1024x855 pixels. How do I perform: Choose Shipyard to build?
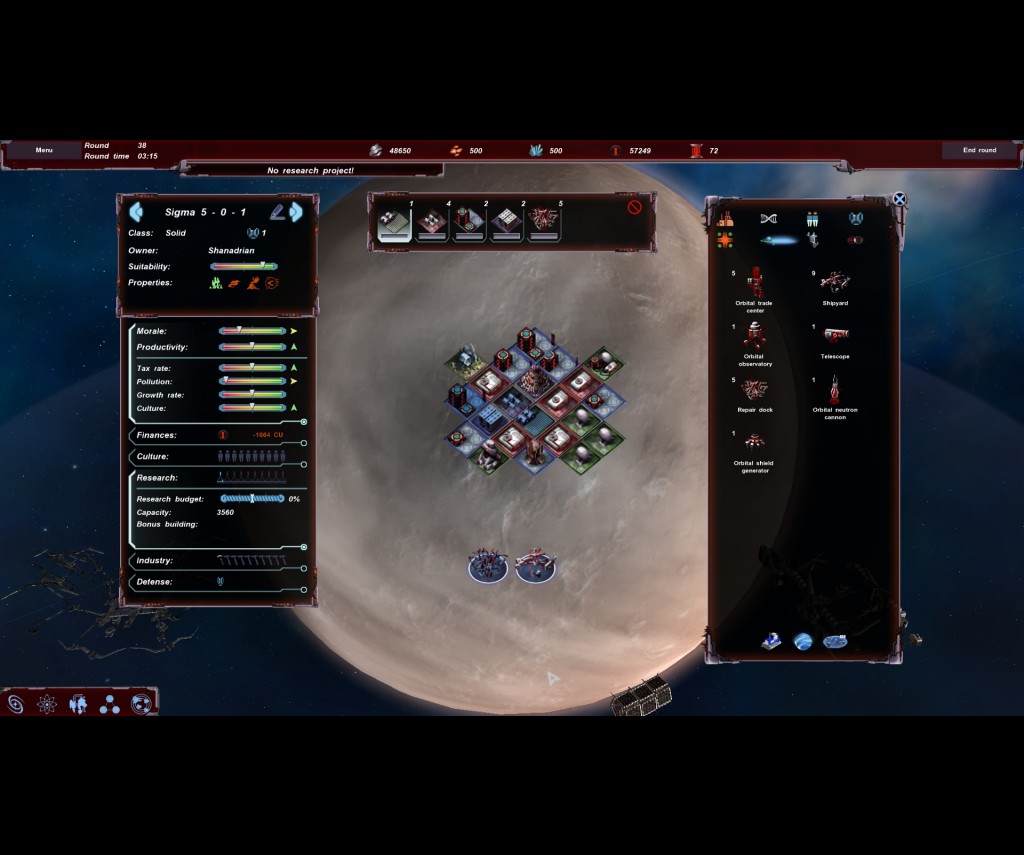835,282
